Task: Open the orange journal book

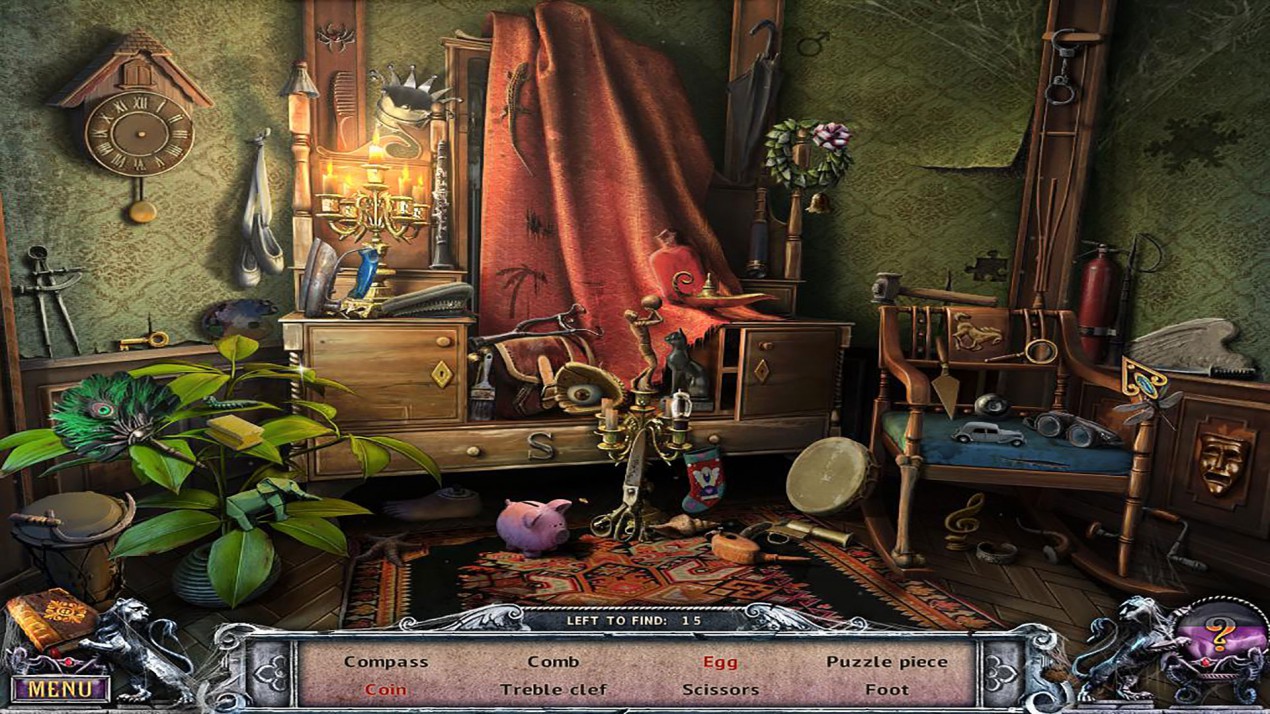Action: coord(48,619)
